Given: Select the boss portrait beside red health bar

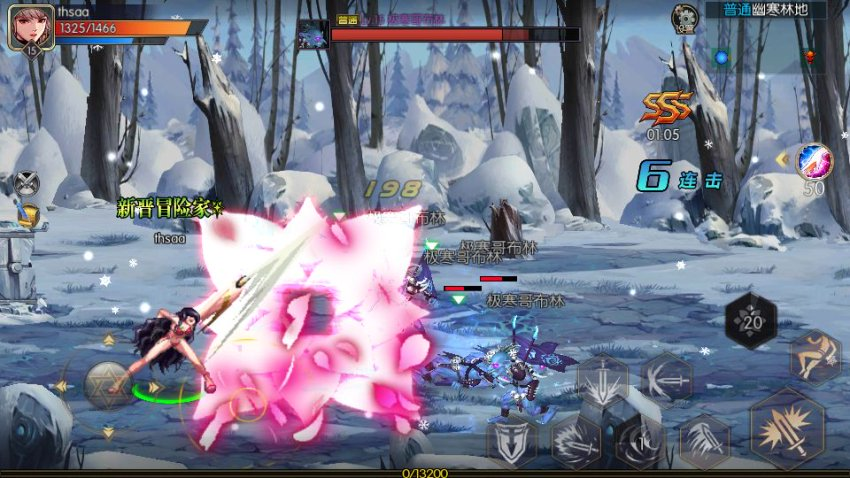Looking at the screenshot, I should 313,35.
